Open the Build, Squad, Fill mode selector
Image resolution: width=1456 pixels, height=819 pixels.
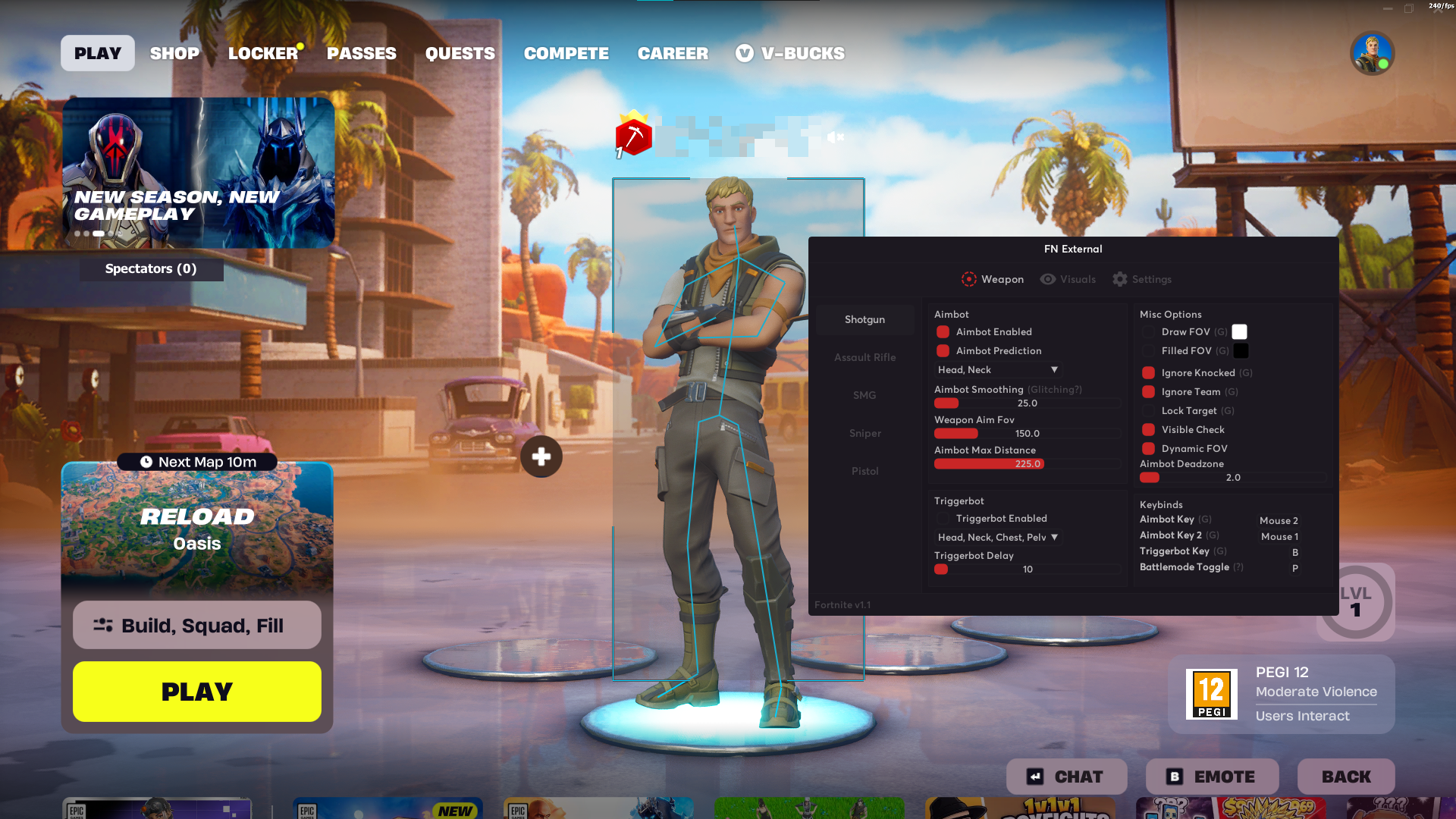(196, 625)
